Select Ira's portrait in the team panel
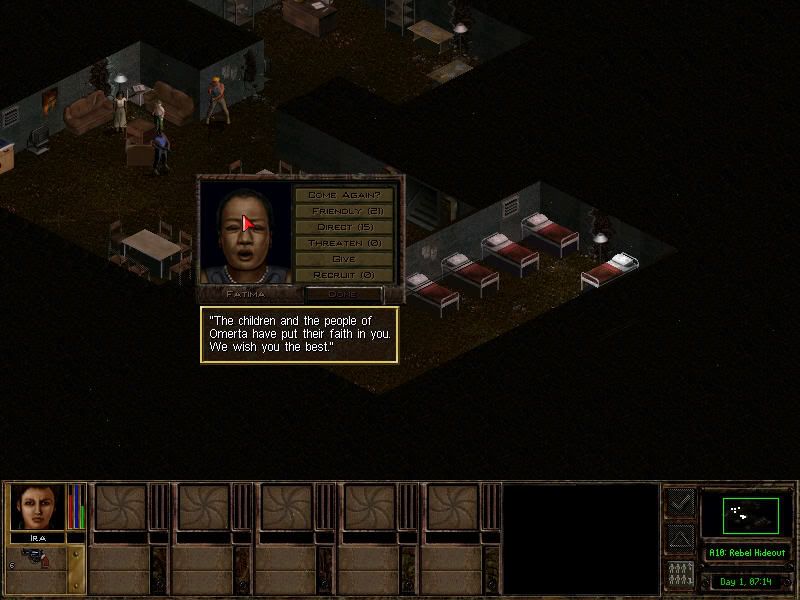 [38, 506]
